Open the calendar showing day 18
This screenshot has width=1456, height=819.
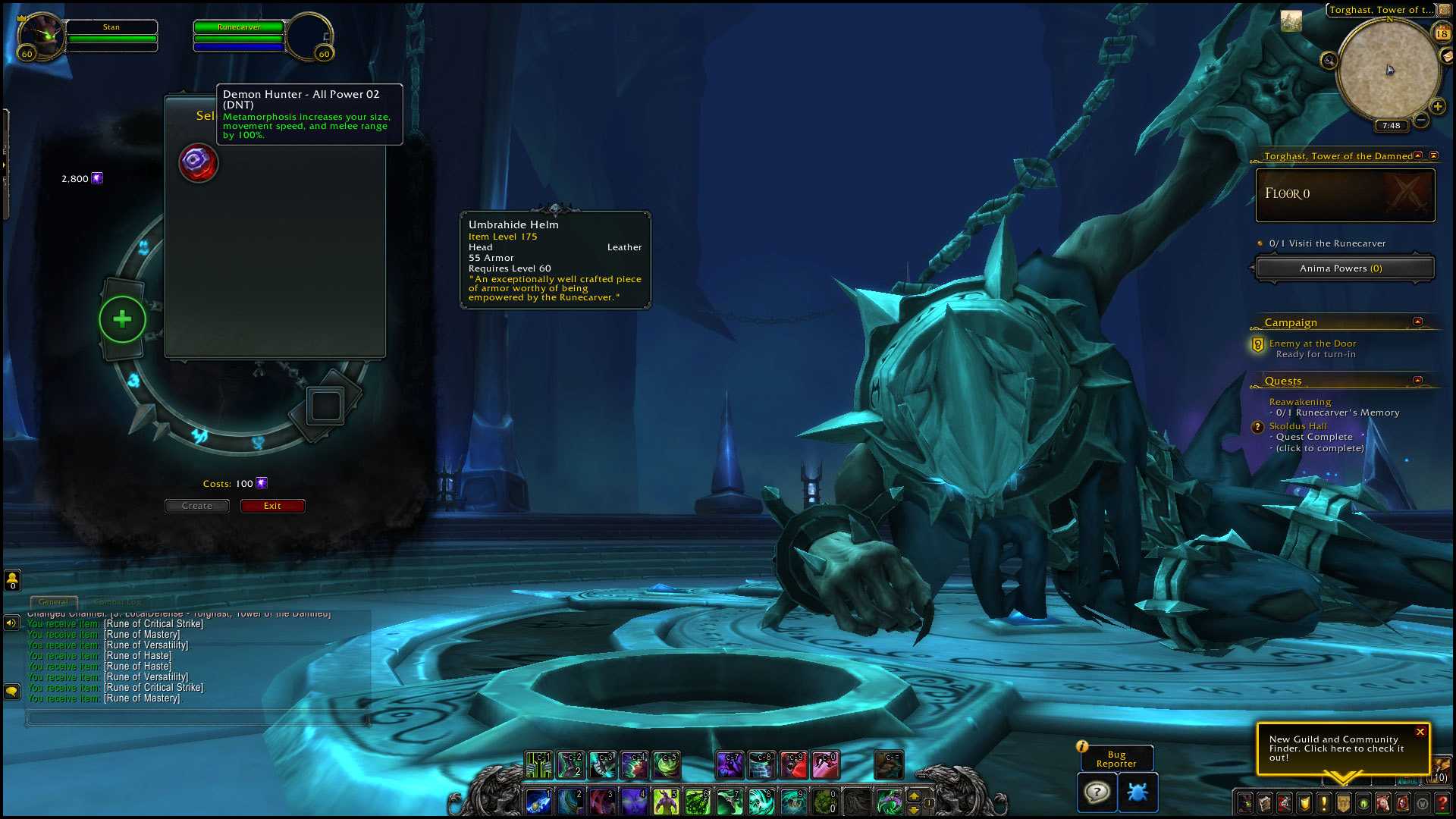click(1442, 33)
